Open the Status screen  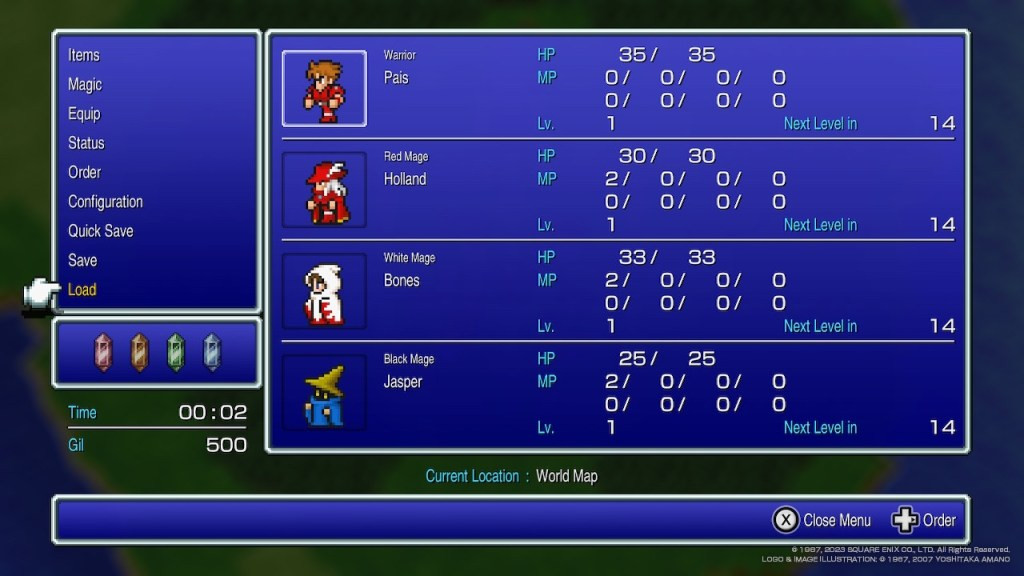86,143
